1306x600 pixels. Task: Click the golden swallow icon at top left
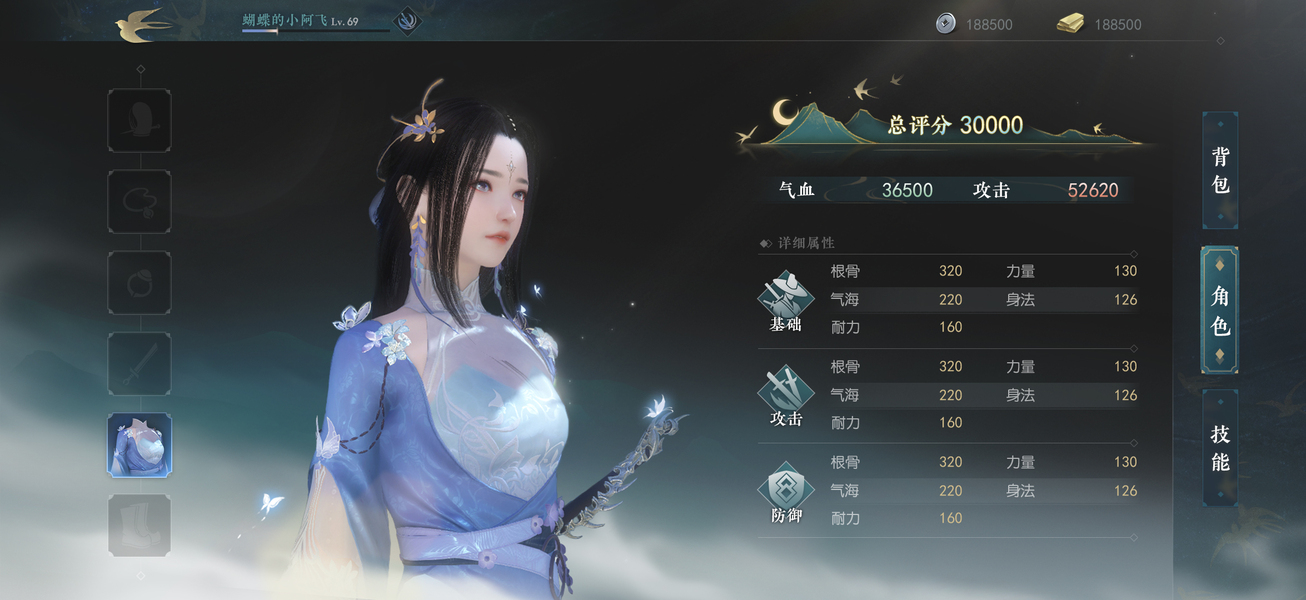click(141, 25)
